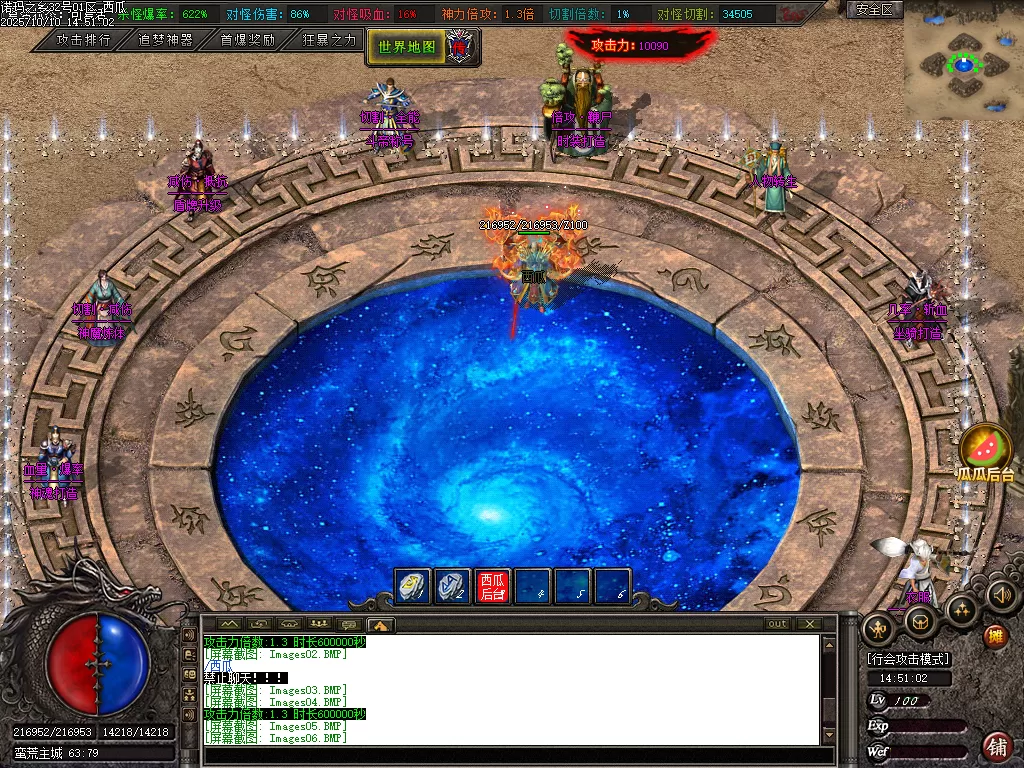Click the chat text input field

pos(510,755)
